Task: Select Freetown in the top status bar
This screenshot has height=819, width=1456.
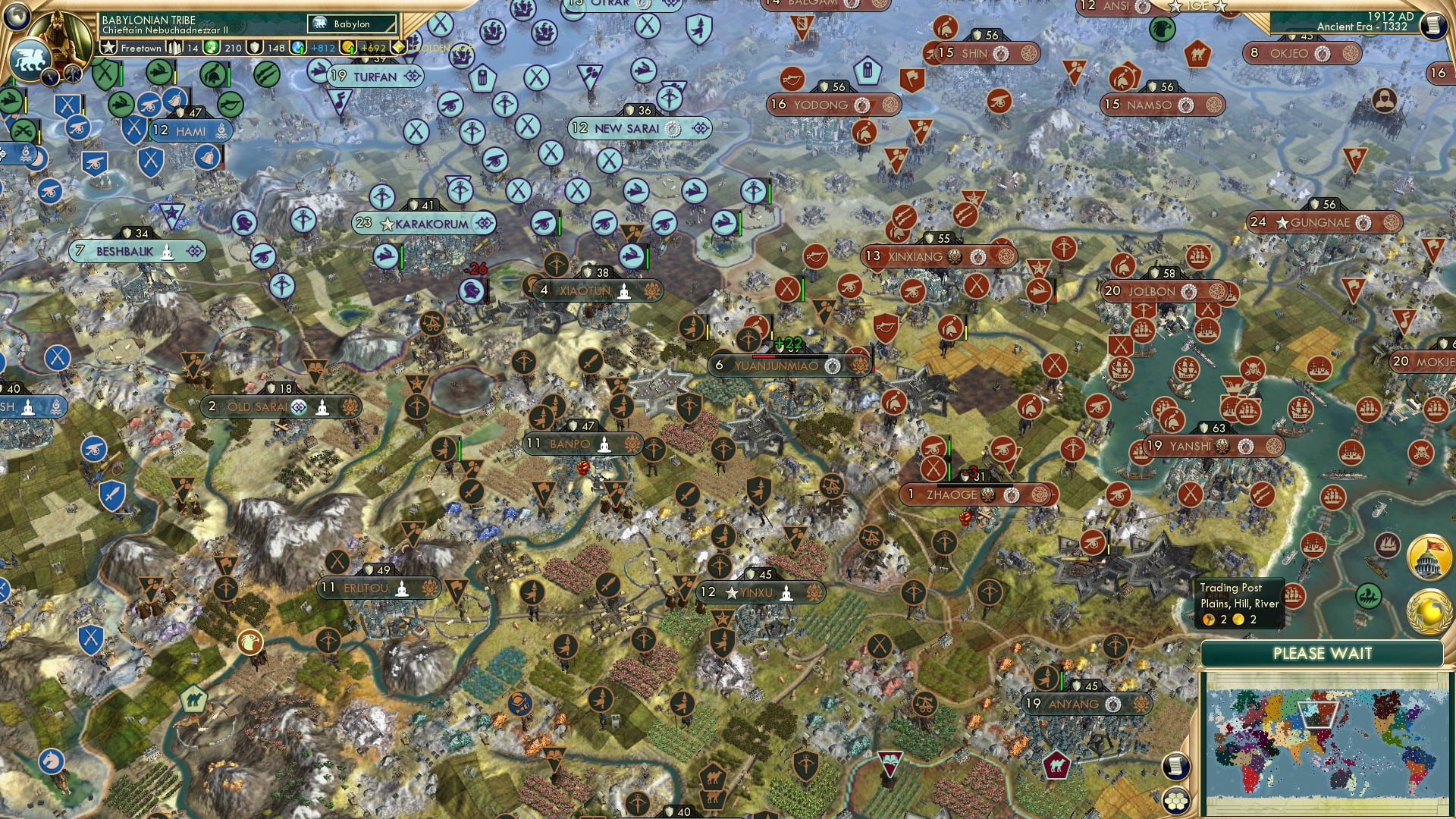Action: tap(142, 47)
